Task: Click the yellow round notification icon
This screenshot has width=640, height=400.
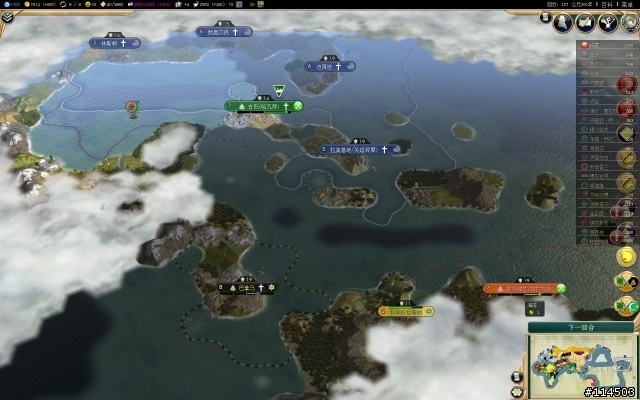Action: [627, 257]
